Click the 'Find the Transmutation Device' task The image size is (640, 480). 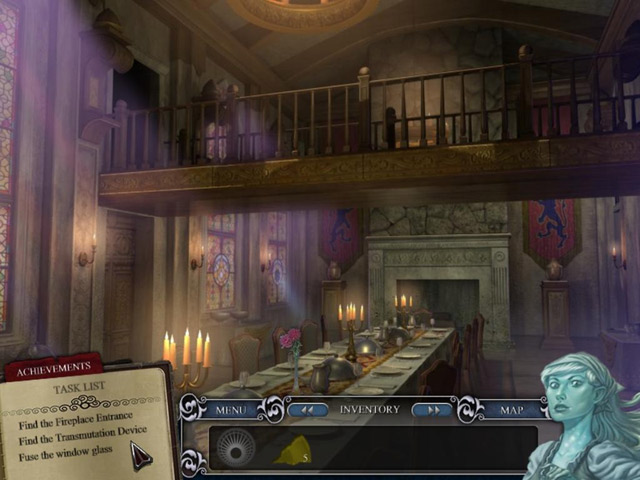(82, 438)
